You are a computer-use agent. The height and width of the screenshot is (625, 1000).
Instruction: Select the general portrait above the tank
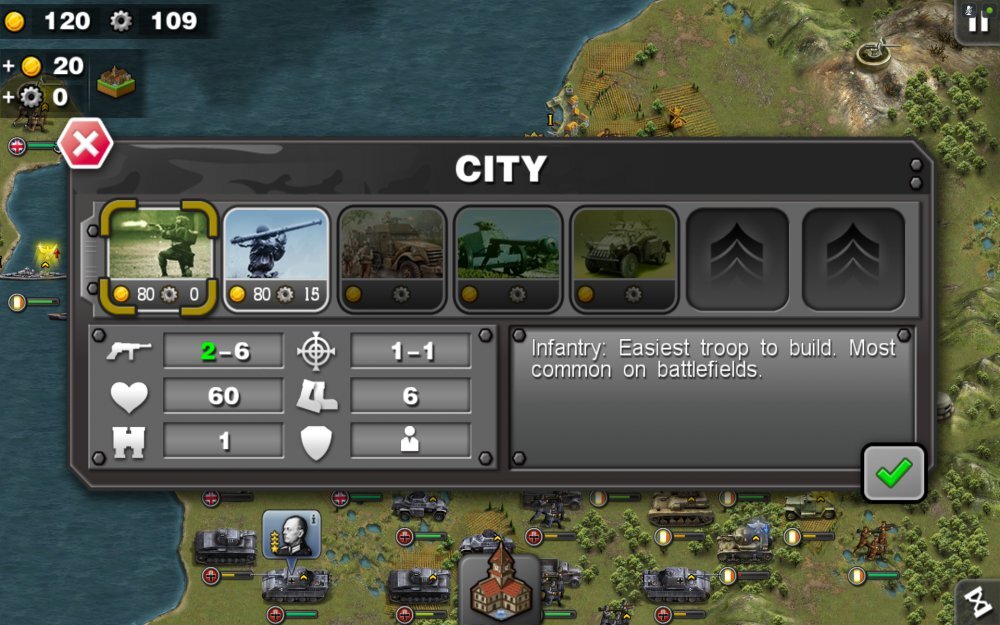pos(291,536)
